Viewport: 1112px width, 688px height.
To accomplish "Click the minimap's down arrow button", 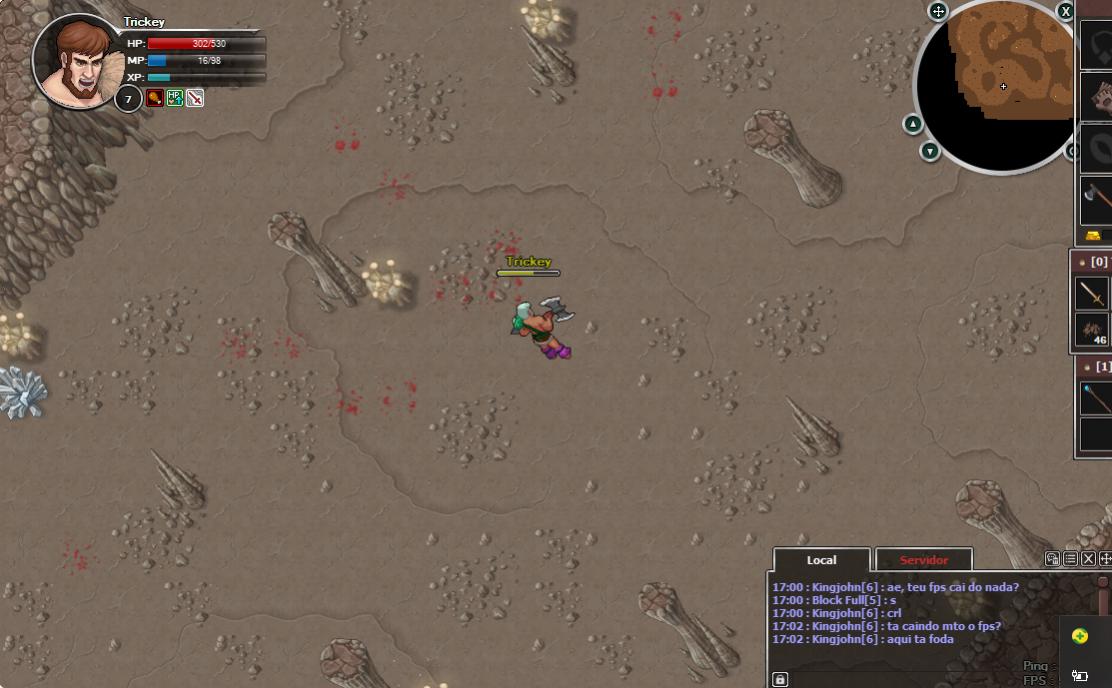I will click(930, 151).
